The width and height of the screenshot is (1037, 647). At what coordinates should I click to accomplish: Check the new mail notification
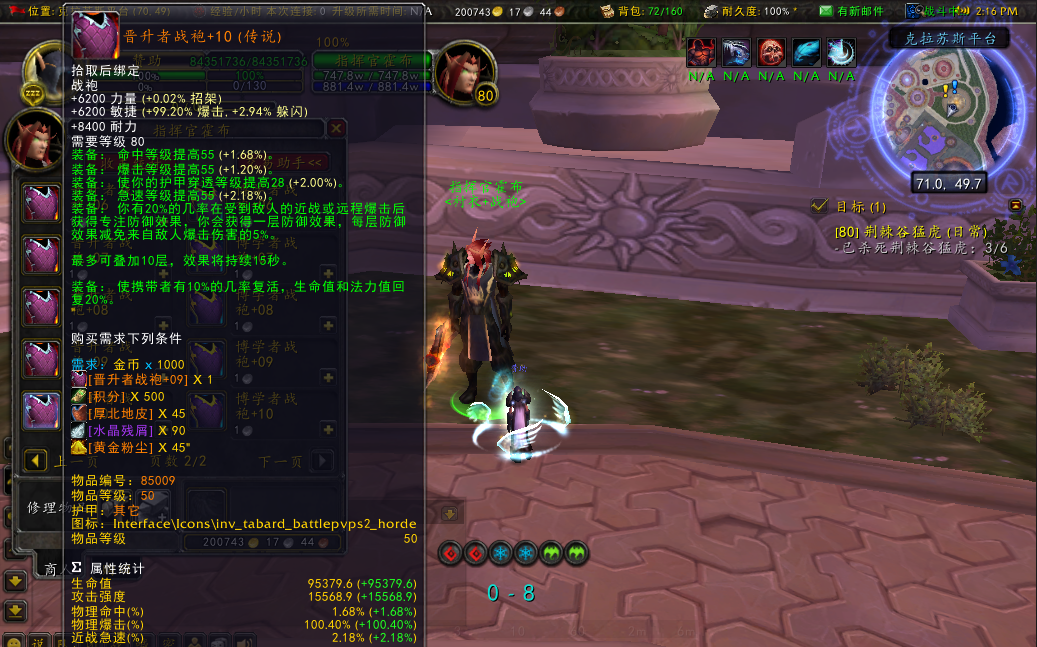(852, 11)
